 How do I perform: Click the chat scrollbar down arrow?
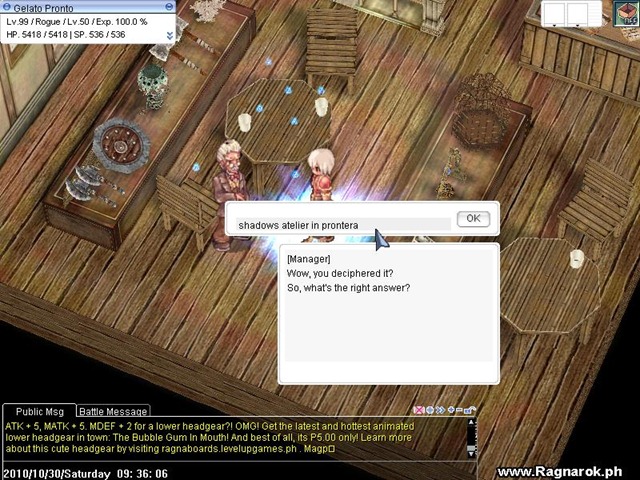click(x=472, y=453)
